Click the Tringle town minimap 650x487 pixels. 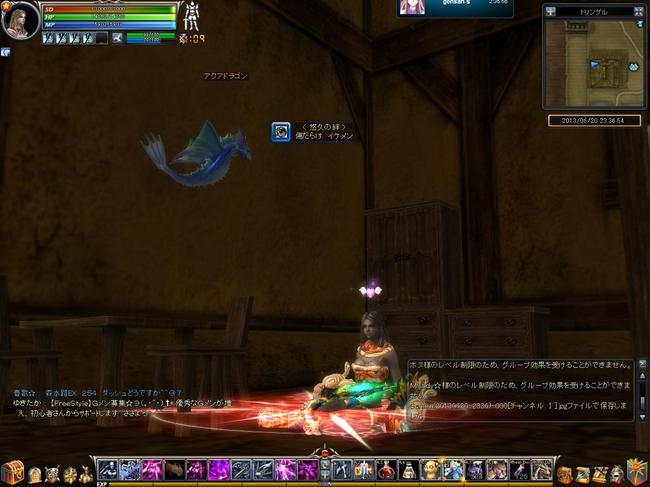point(594,62)
